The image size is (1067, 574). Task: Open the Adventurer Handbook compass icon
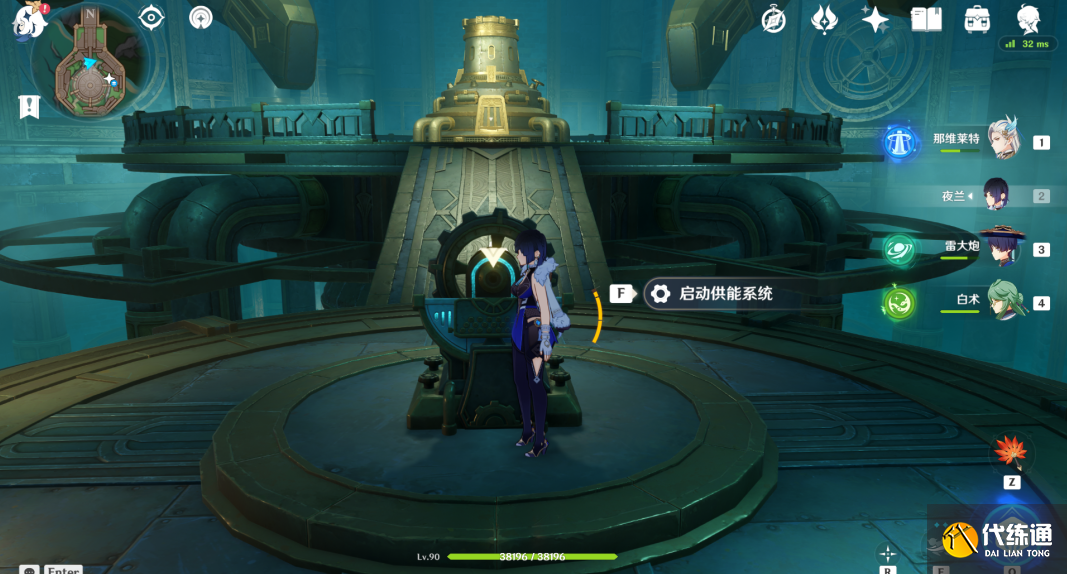coord(773,19)
